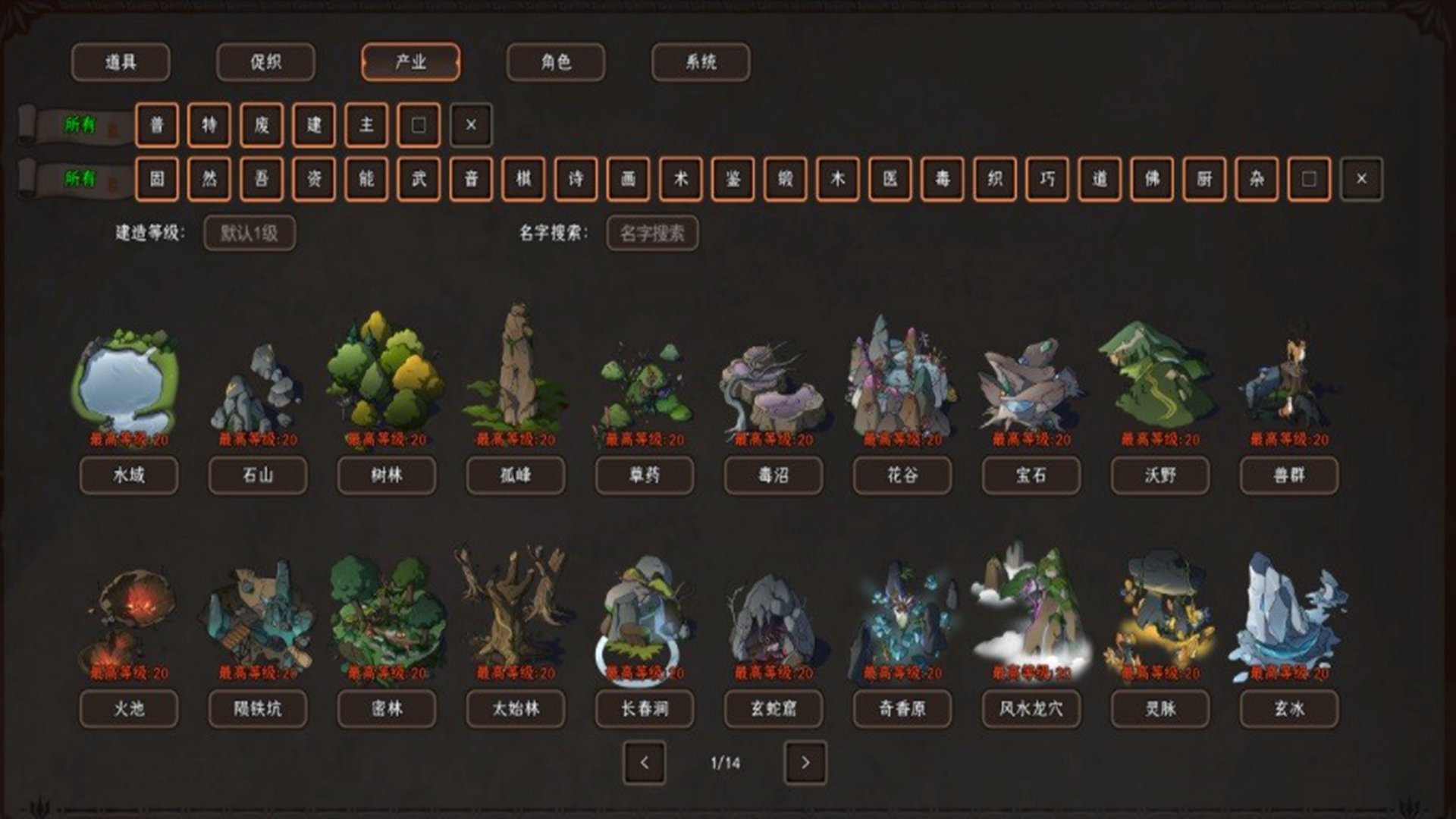
Task: Select the 宝石 building button
Action: [x=1031, y=475]
